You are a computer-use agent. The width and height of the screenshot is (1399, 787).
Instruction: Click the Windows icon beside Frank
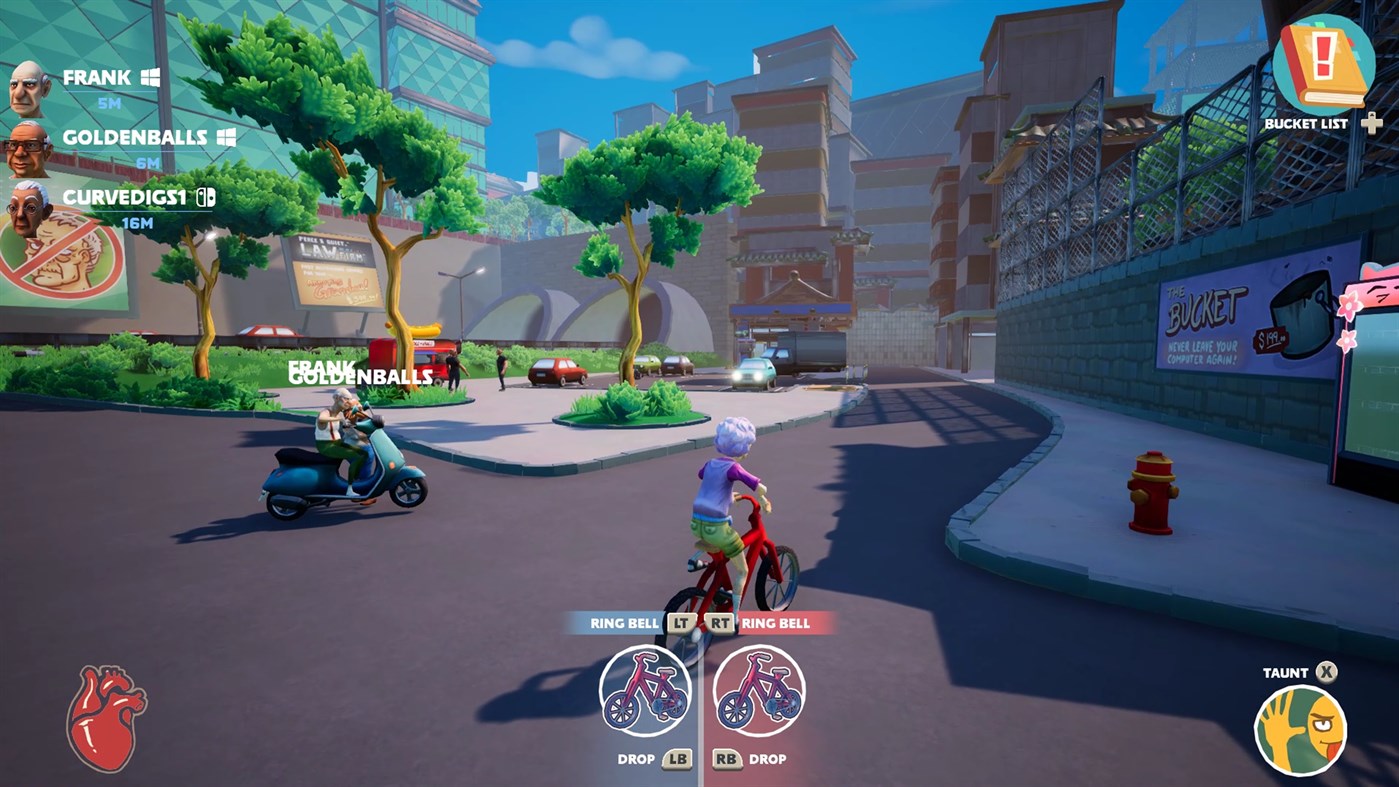[151, 78]
